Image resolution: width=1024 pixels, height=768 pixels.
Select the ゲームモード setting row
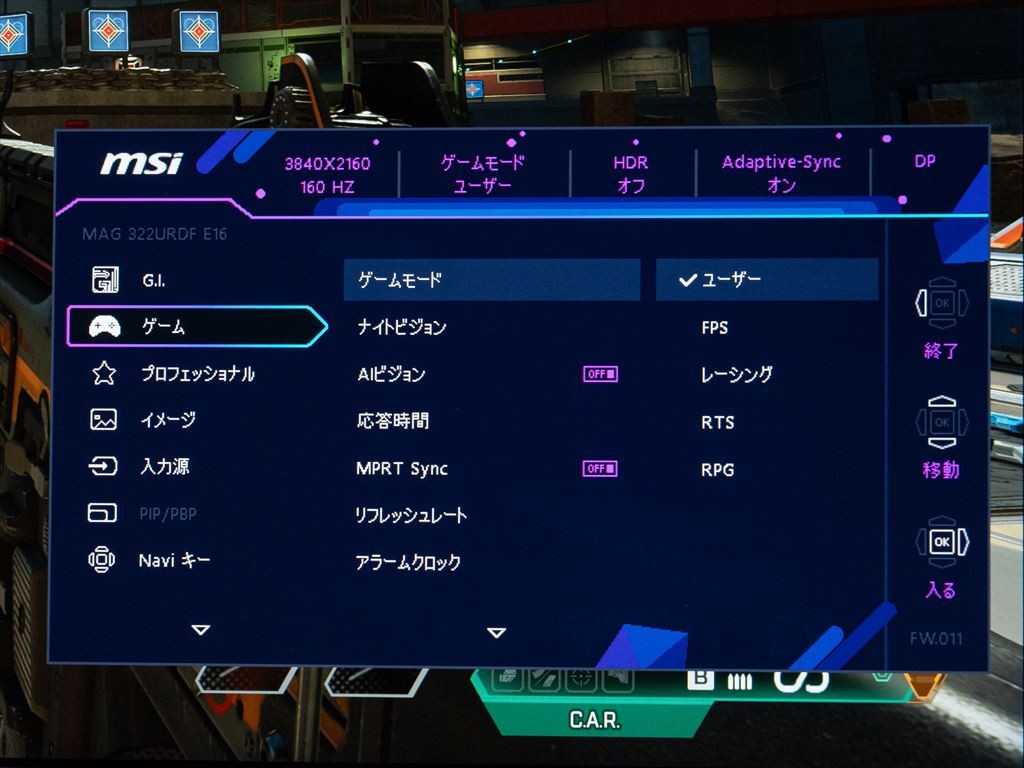[491, 281]
